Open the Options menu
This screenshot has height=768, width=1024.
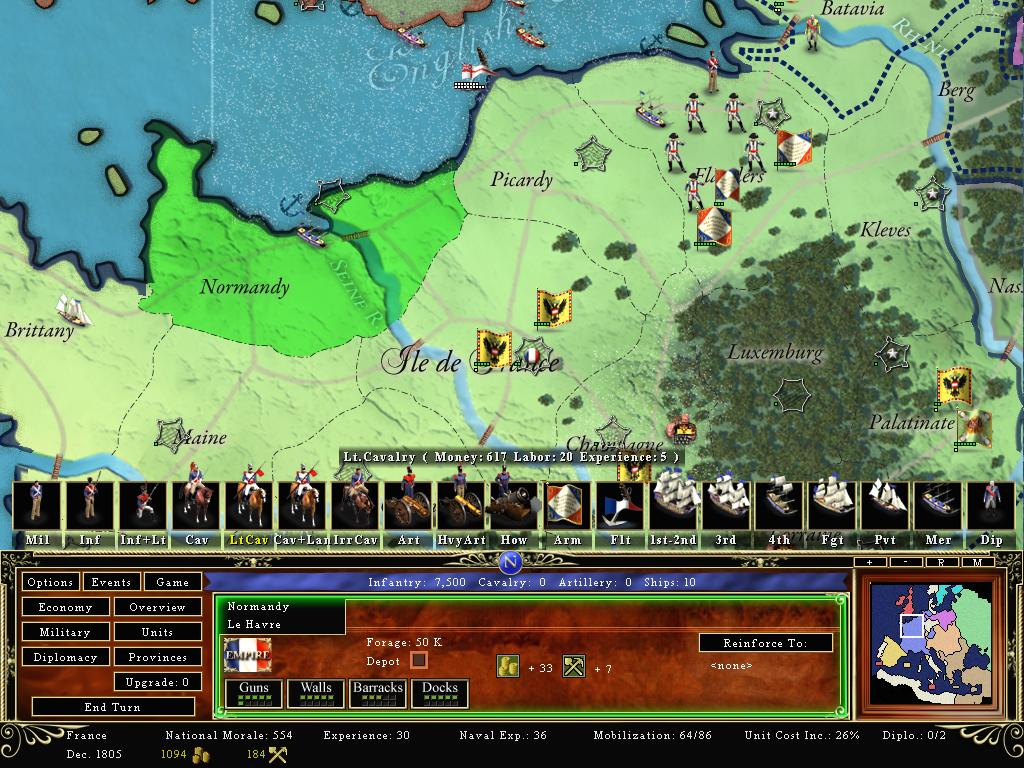coord(50,582)
